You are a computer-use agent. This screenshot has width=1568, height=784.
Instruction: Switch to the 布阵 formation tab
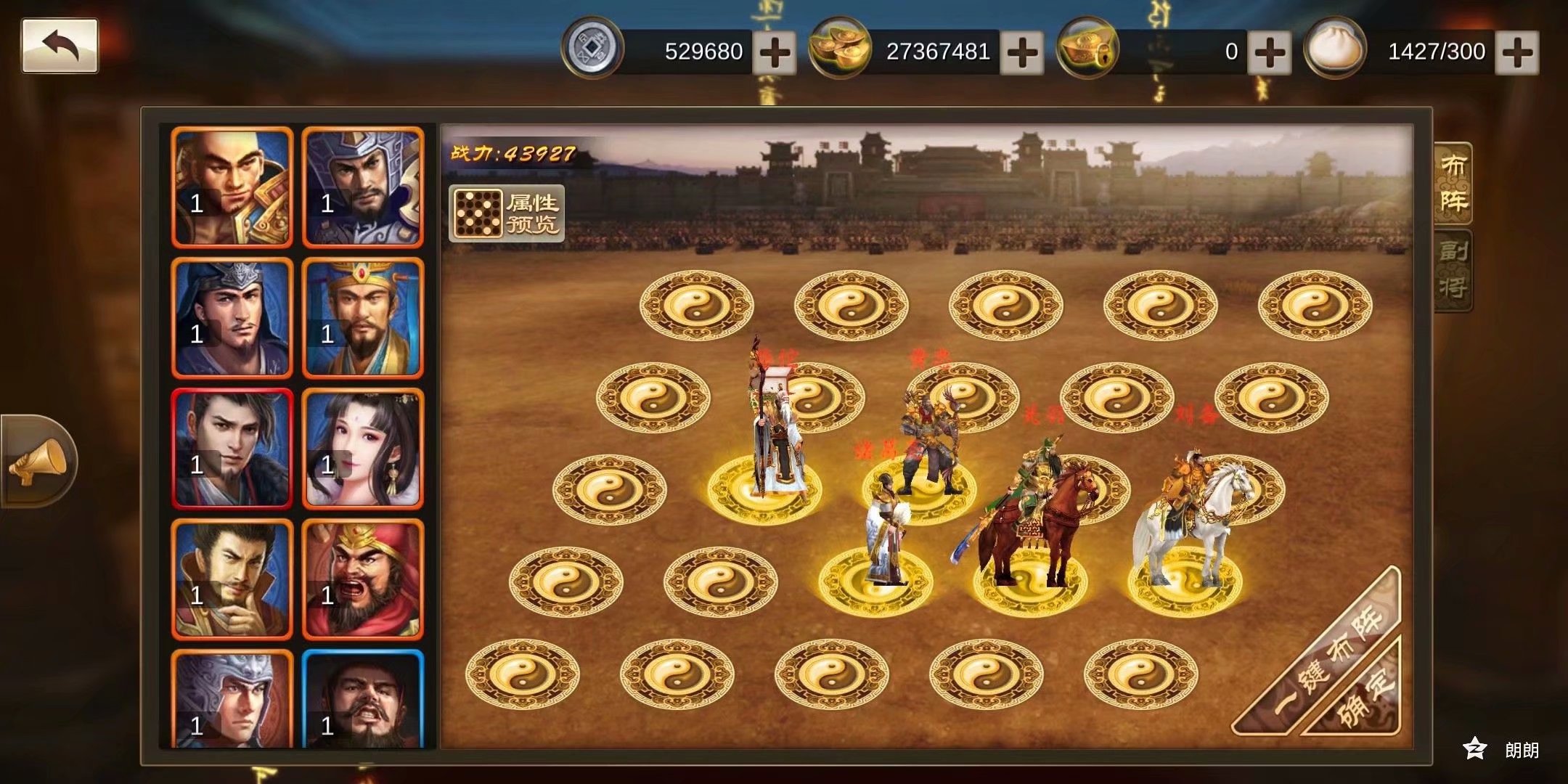coord(1453,183)
